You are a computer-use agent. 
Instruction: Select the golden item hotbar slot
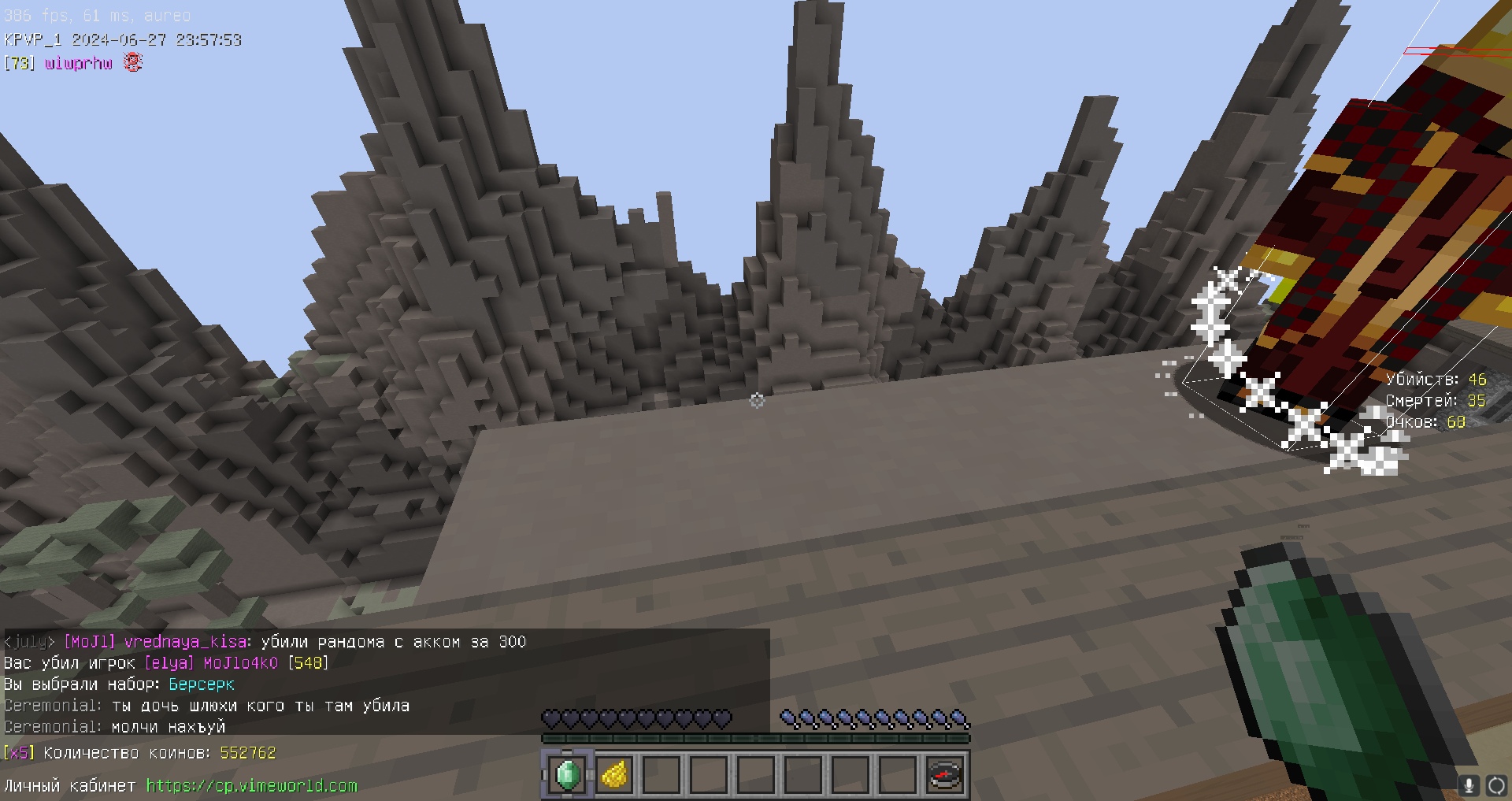tap(614, 775)
